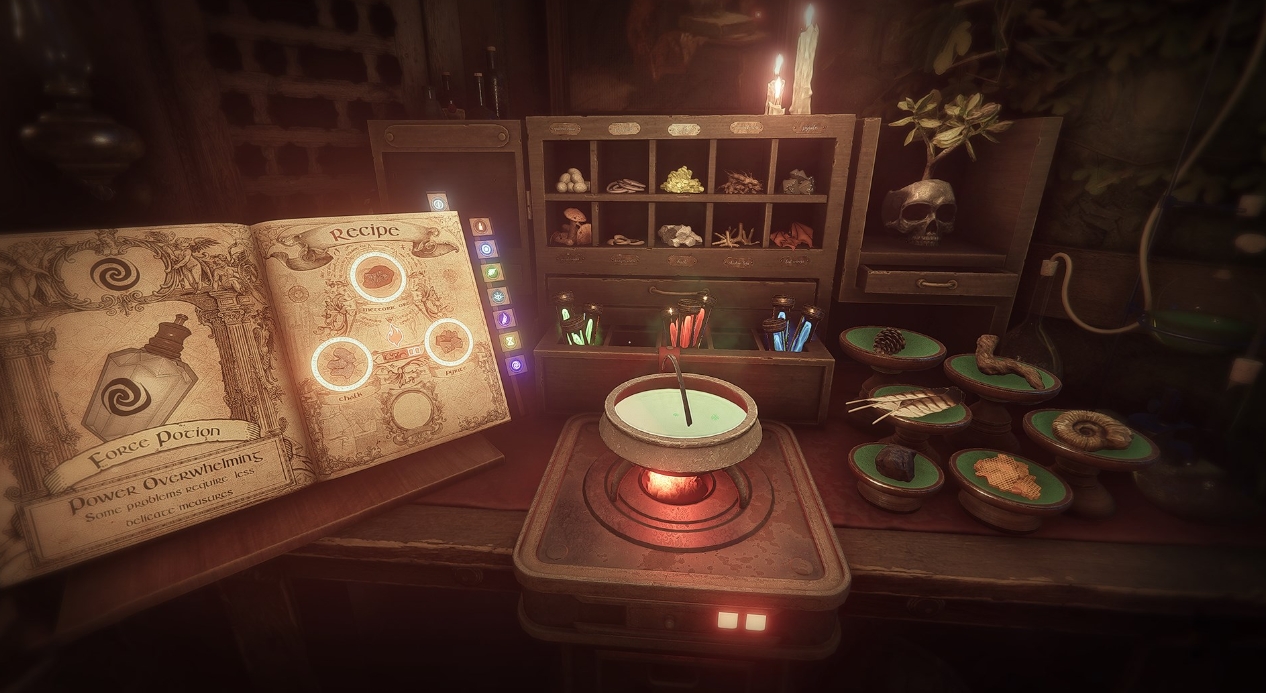Switch to the green leaf bookmark tab

pyautogui.click(x=491, y=272)
